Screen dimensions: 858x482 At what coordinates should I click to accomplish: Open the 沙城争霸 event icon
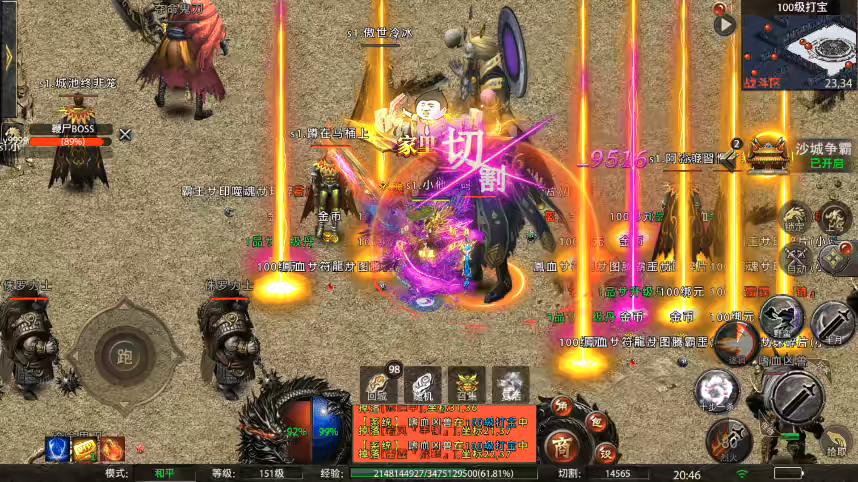(x=769, y=153)
